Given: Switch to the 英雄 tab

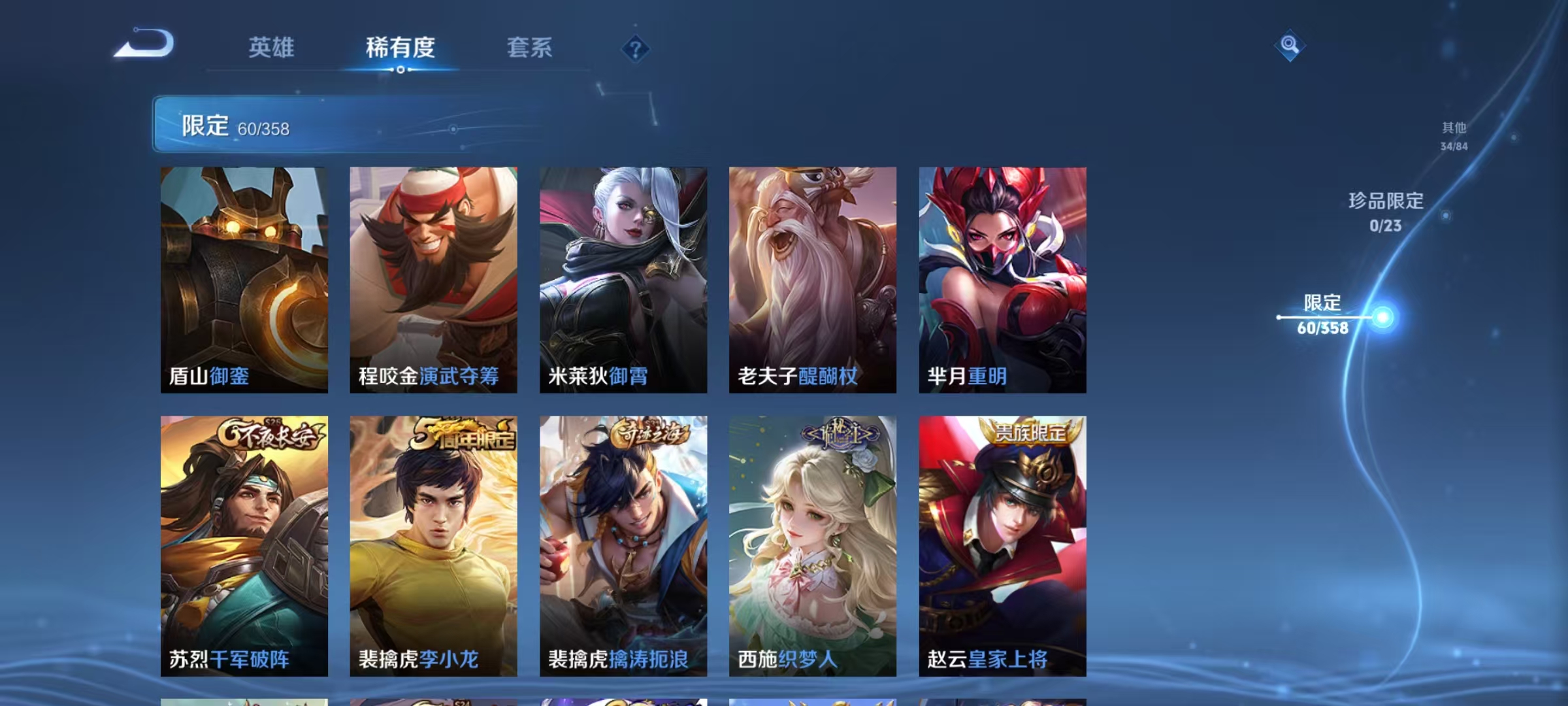Looking at the screenshot, I should (272, 47).
